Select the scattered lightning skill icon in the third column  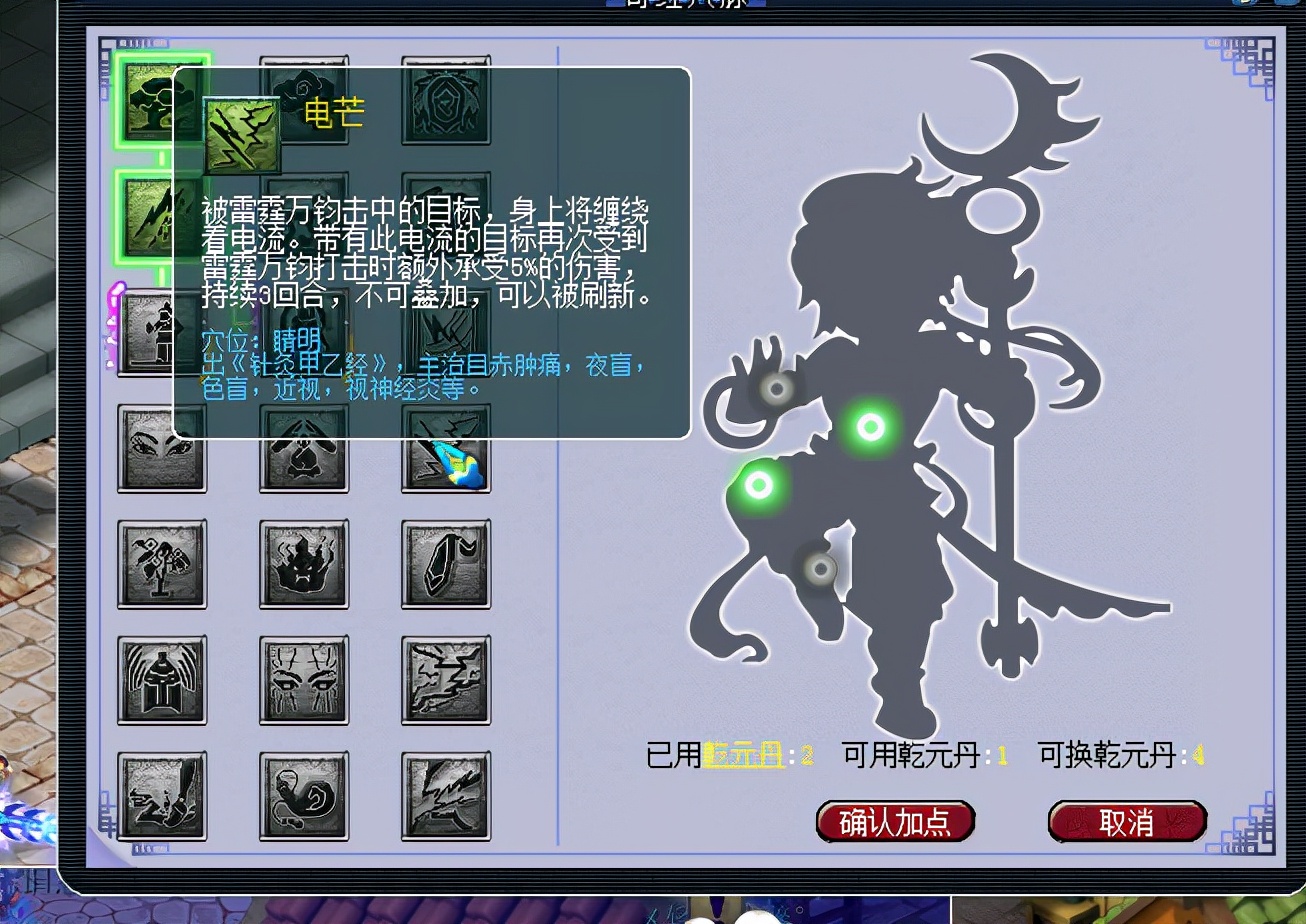pos(446,680)
